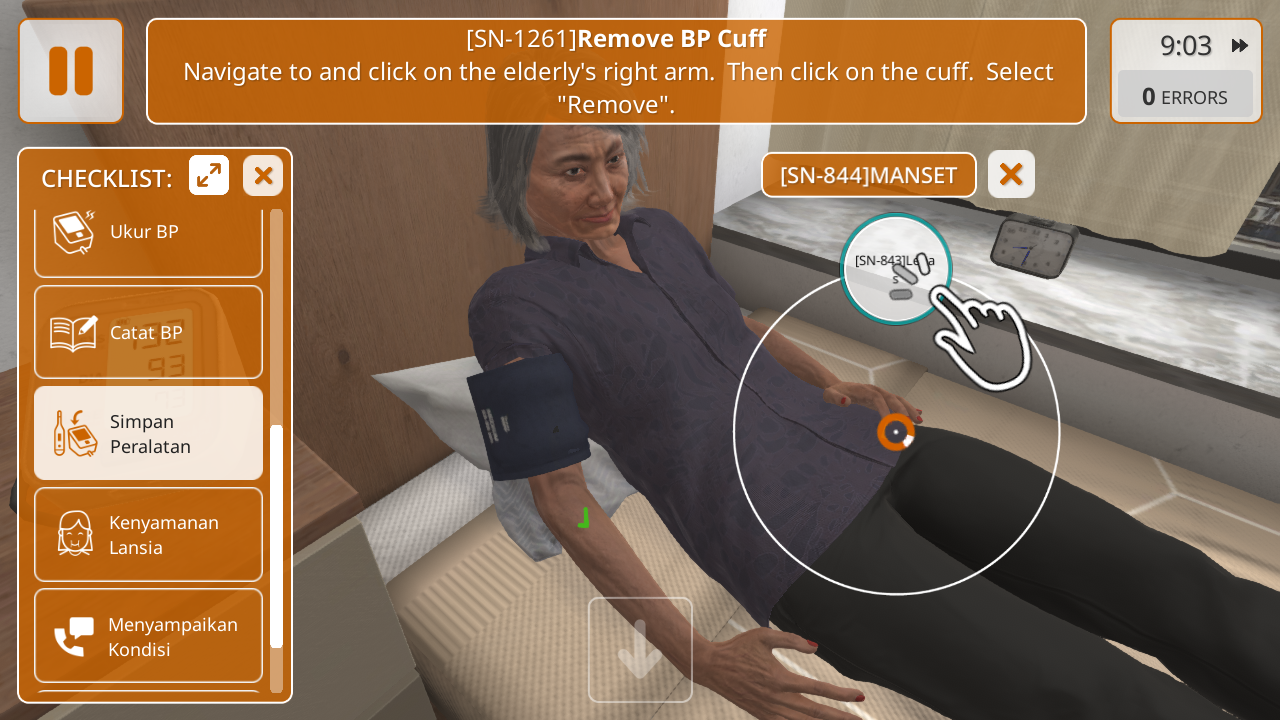Viewport: 1280px width, 720px height.
Task: Pause the simulation with the pause button
Action: click(x=71, y=71)
